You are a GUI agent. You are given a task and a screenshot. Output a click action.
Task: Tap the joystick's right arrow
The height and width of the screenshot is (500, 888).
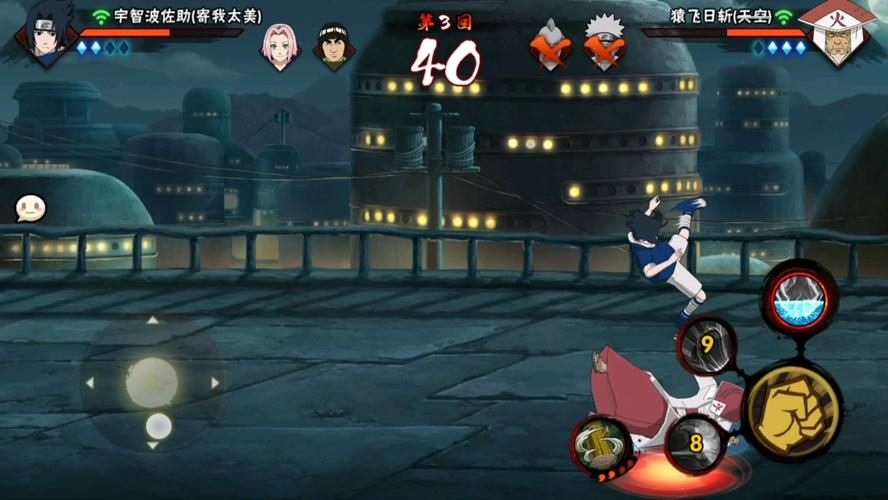[x=214, y=383]
